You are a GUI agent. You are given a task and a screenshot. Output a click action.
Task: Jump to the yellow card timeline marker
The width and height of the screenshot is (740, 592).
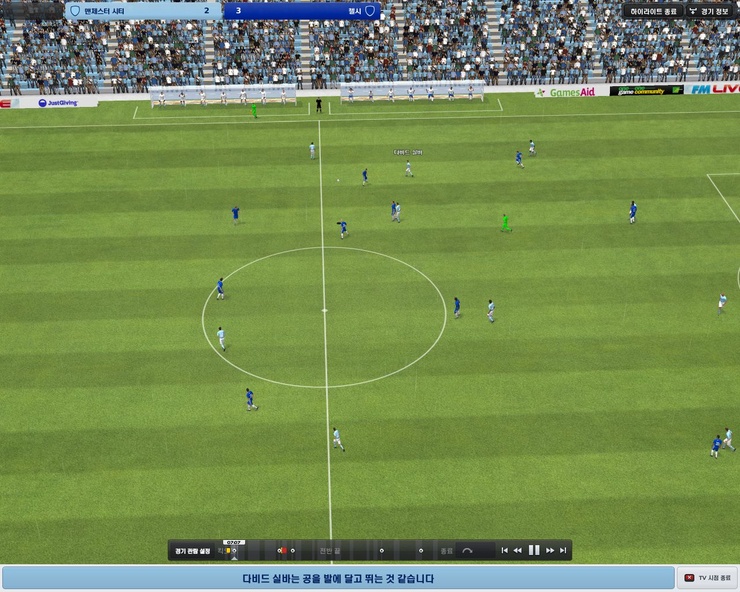coord(228,550)
